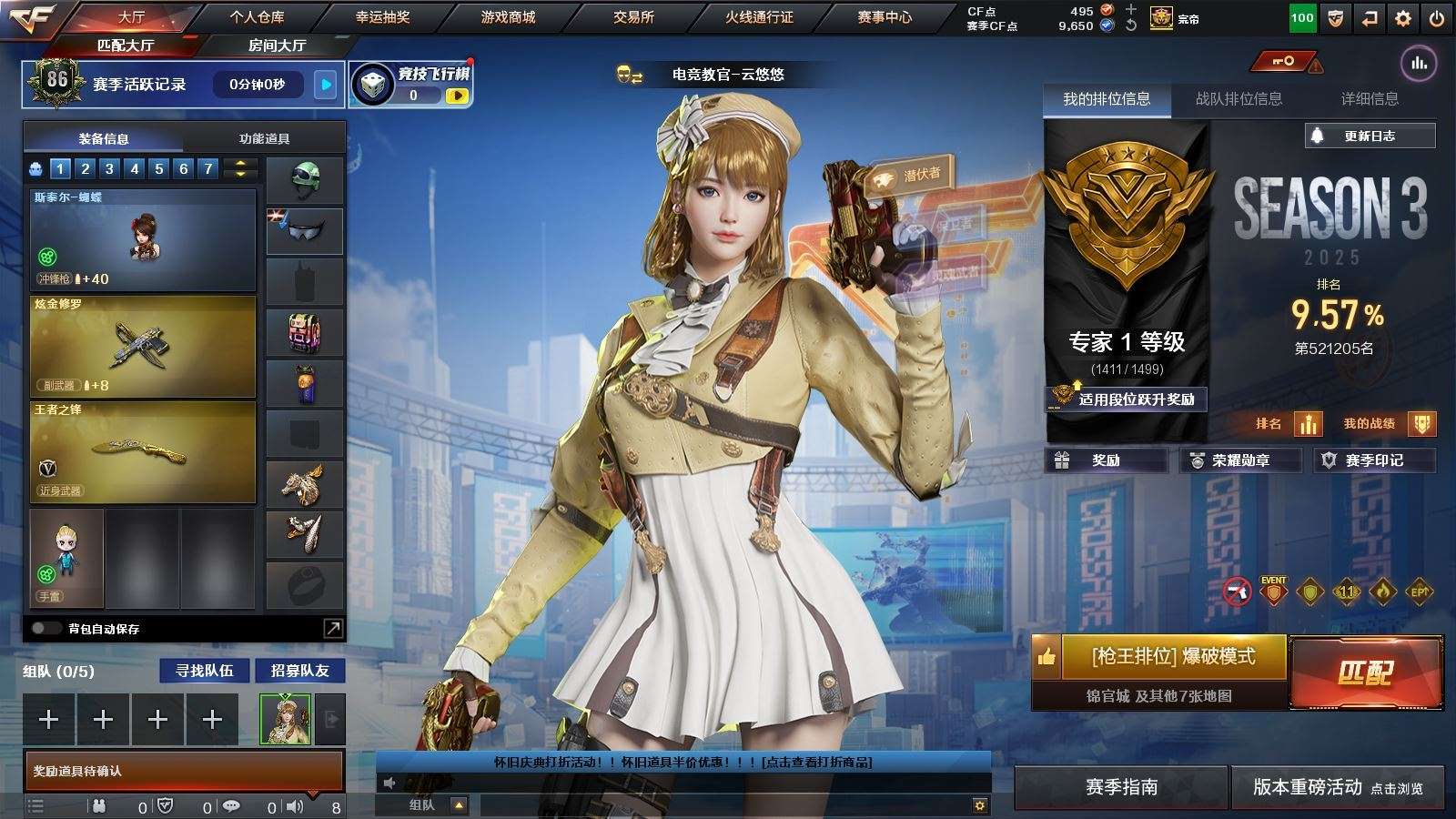Start matchmaking with the 匹配 button

coord(1366,672)
